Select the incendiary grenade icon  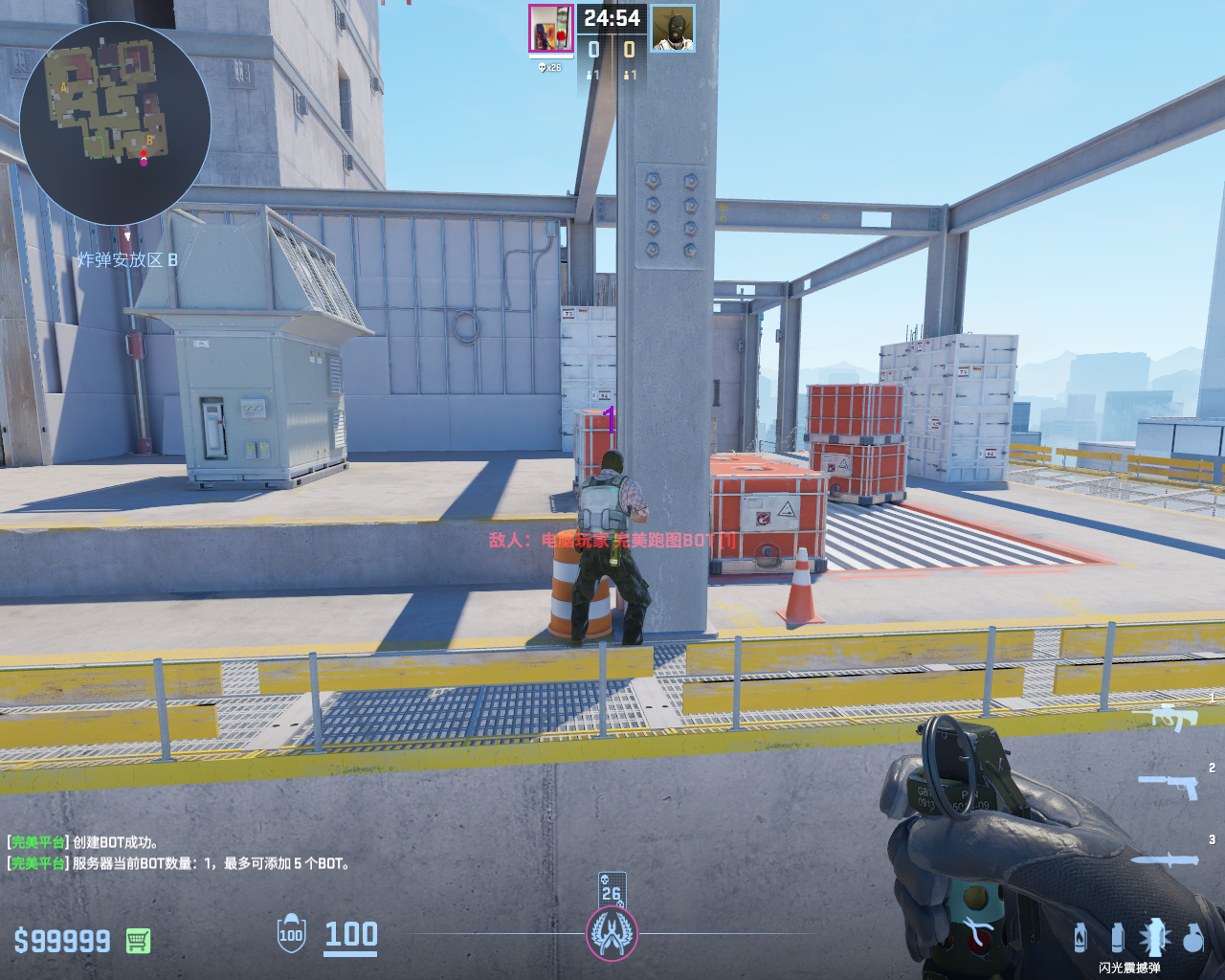click(x=1080, y=937)
